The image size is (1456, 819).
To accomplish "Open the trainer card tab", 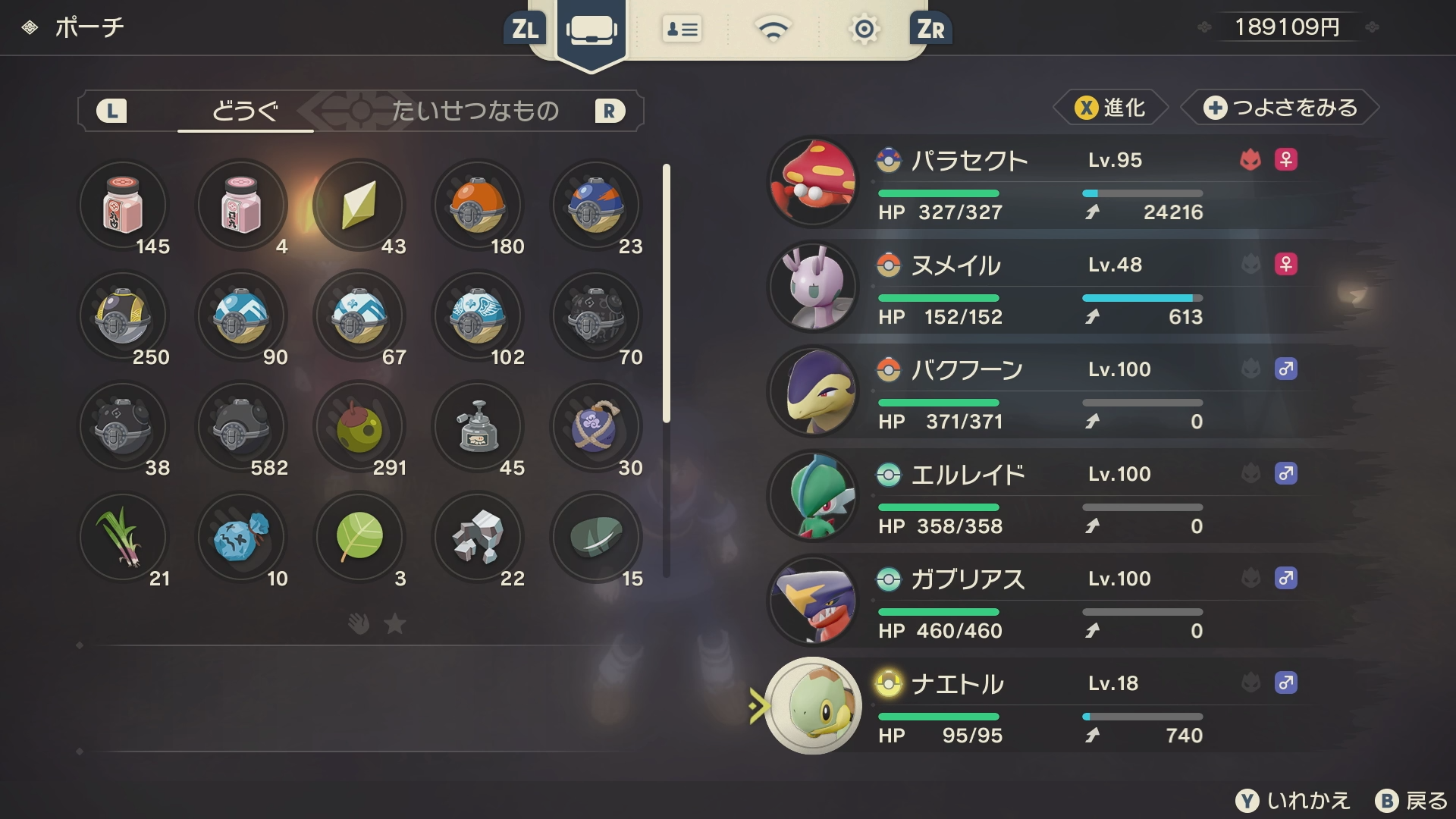I will (682, 30).
